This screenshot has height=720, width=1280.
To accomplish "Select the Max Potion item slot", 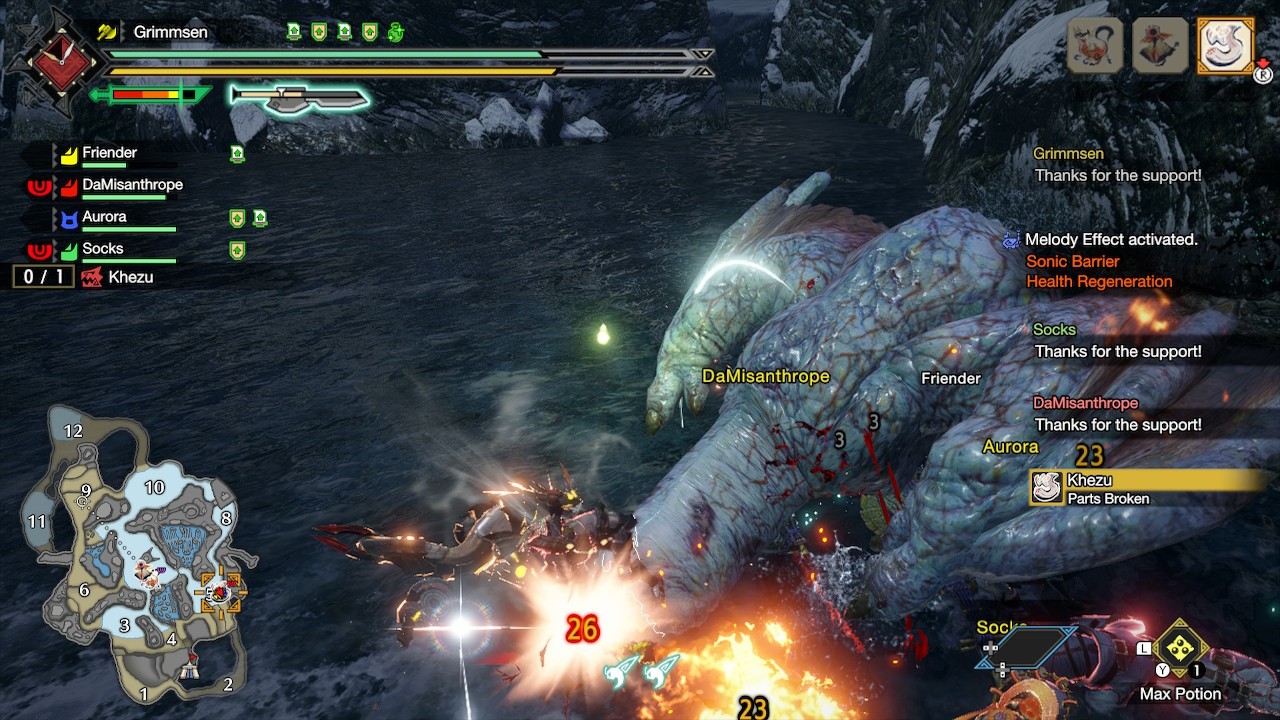I will (1181, 650).
